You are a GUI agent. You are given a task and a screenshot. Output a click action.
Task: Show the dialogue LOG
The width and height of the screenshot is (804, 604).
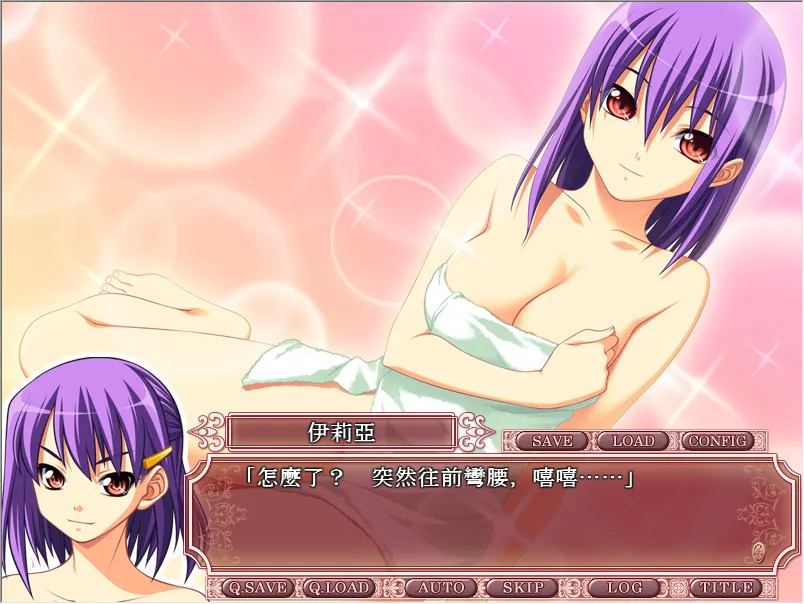(623, 588)
